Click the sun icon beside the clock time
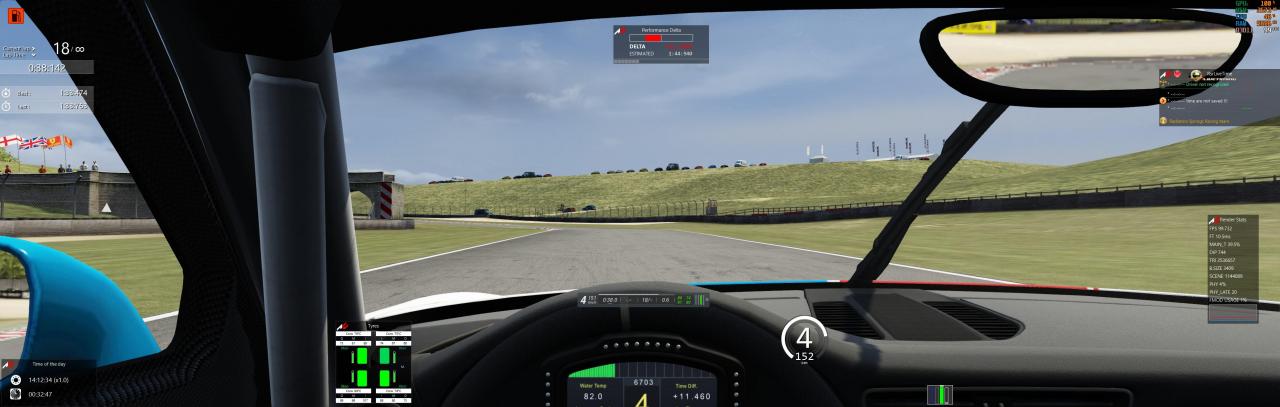 16,380
